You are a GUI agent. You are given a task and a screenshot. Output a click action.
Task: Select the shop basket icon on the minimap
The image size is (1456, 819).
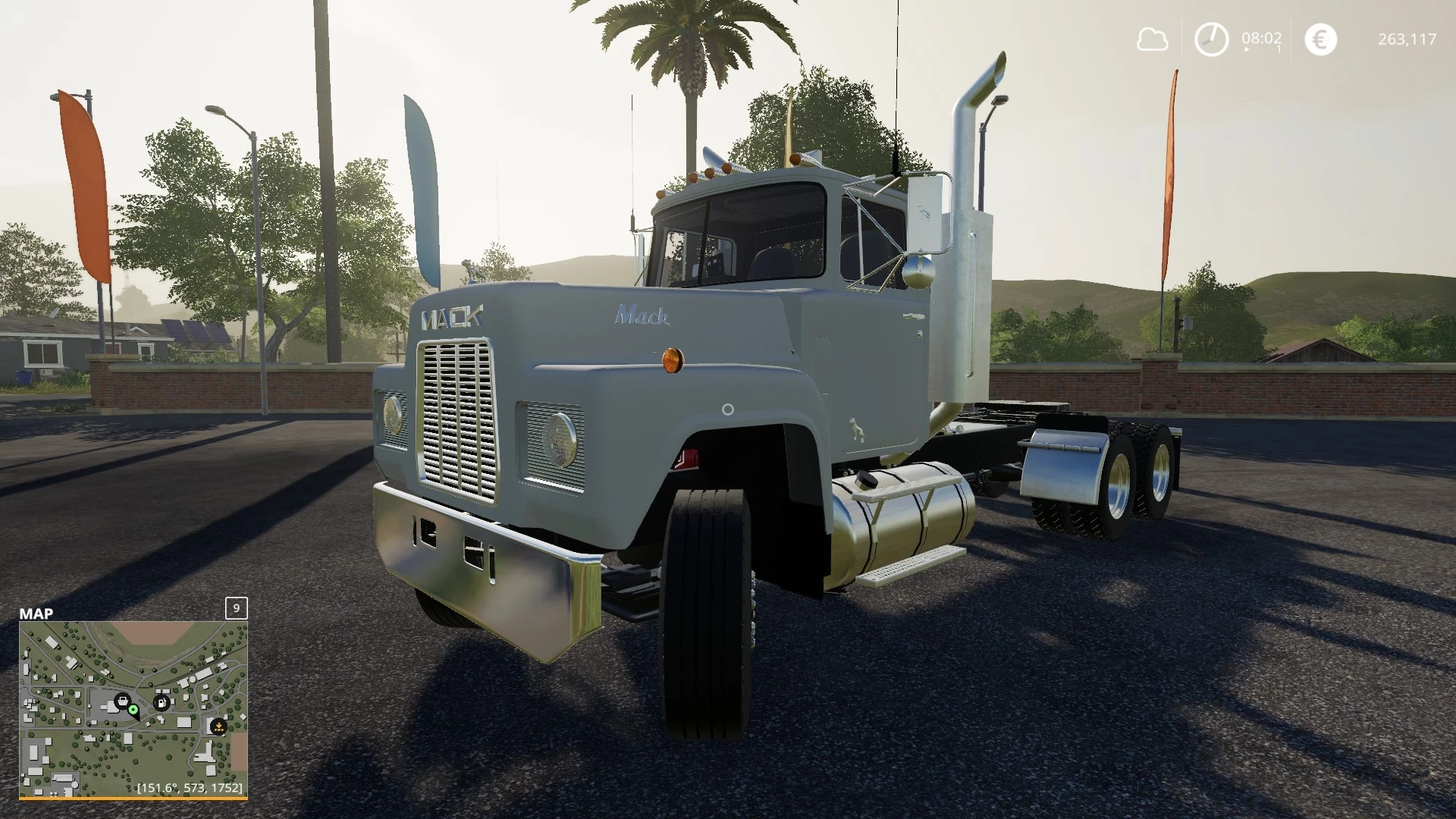(123, 701)
